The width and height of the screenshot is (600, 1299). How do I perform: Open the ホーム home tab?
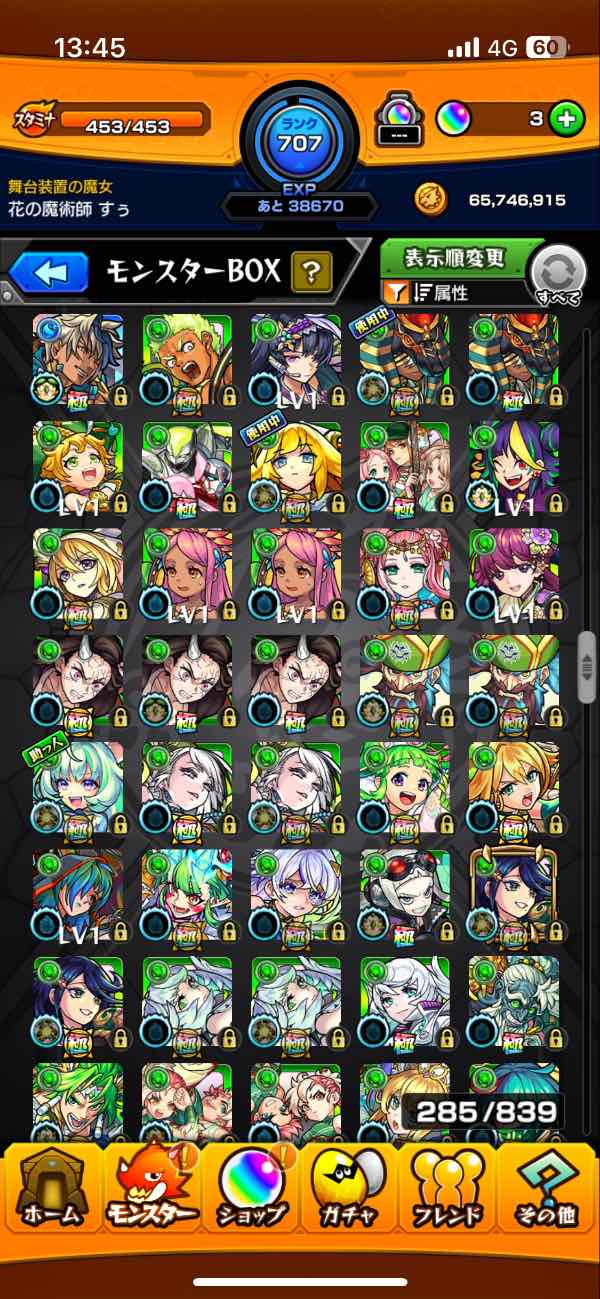pyautogui.click(x=53, y=1191)
